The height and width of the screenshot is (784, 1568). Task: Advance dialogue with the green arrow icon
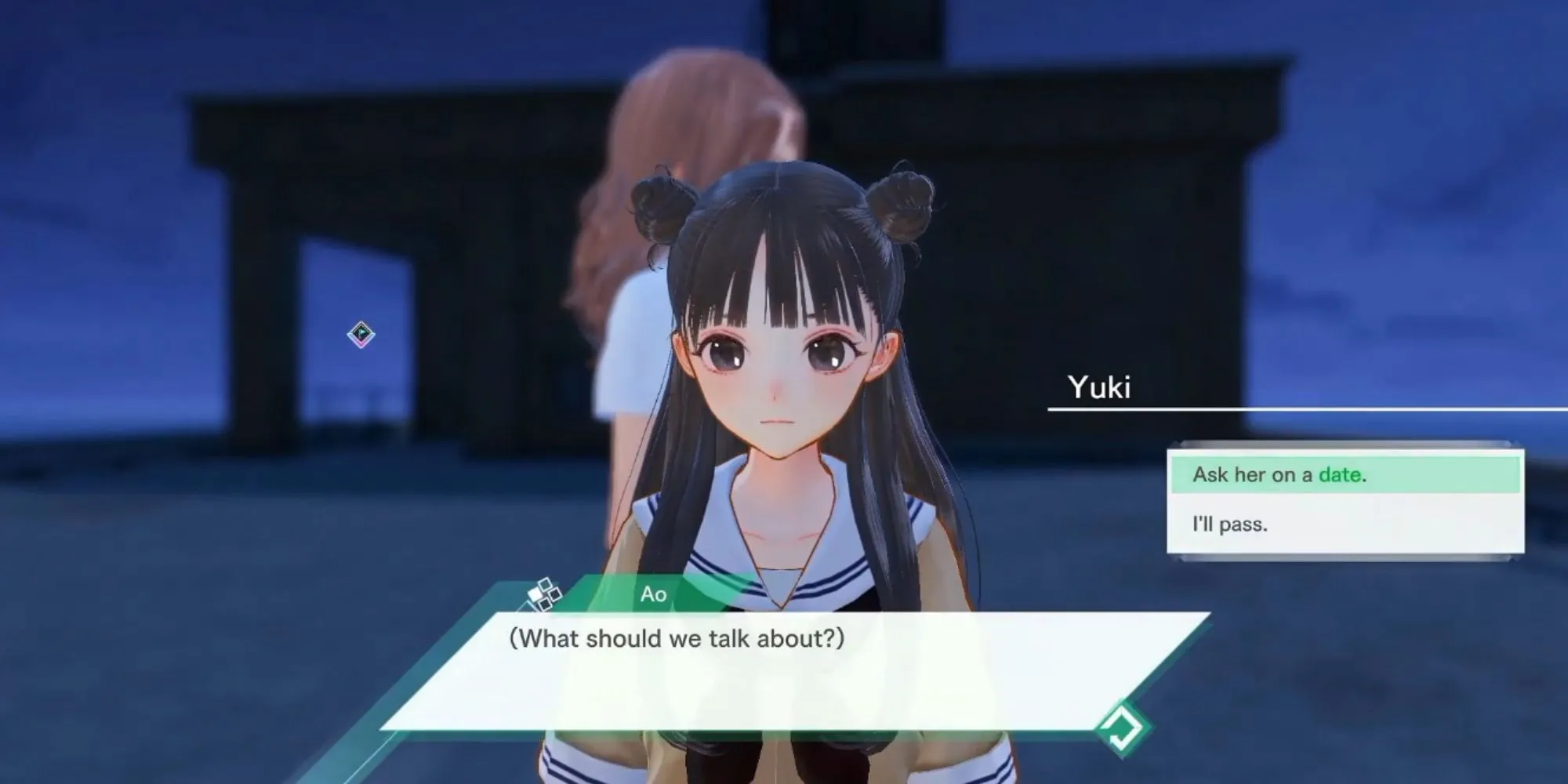pos(1123,728)
